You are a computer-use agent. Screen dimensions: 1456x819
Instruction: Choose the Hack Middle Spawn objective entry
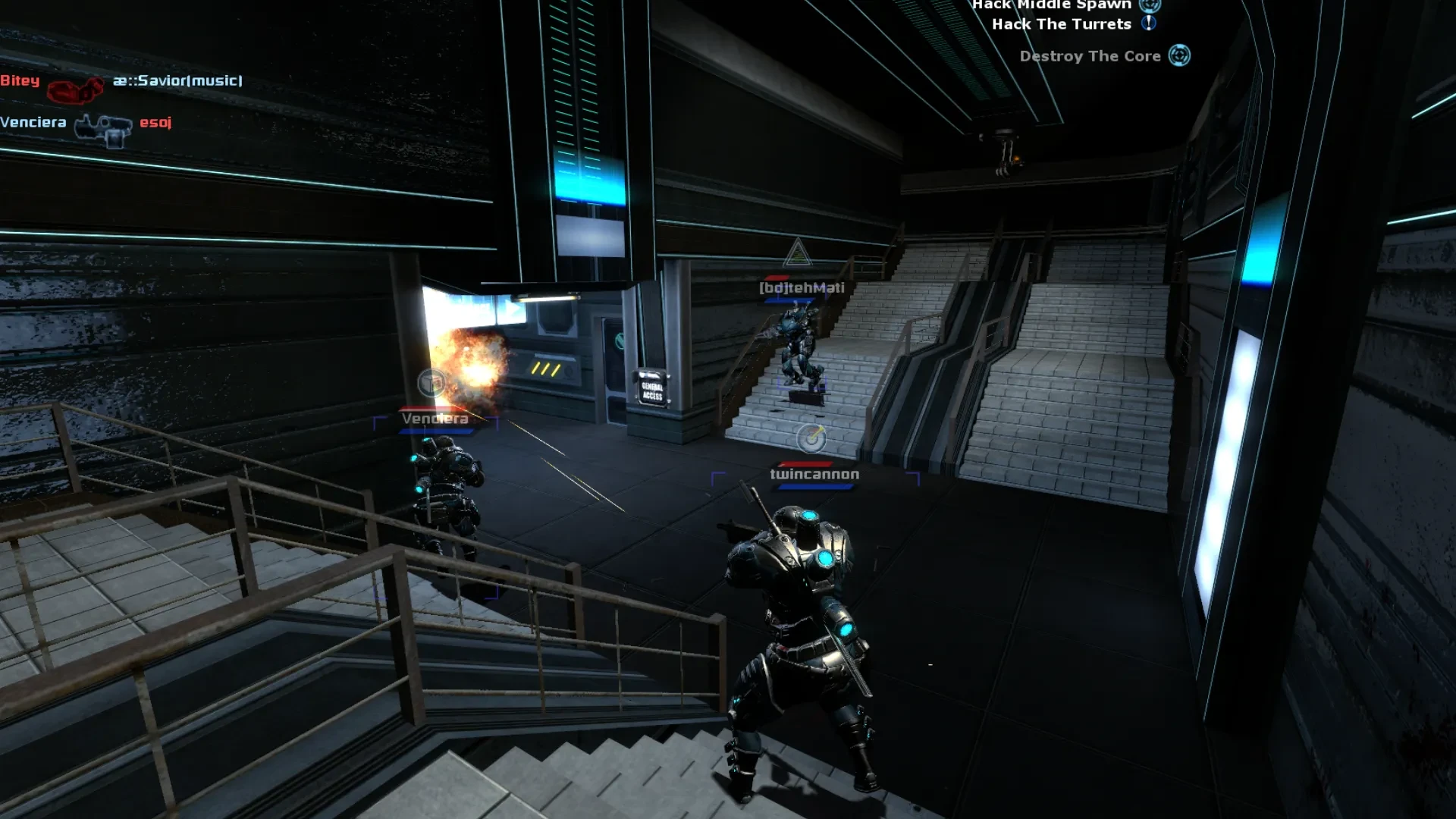[1051, 5]
